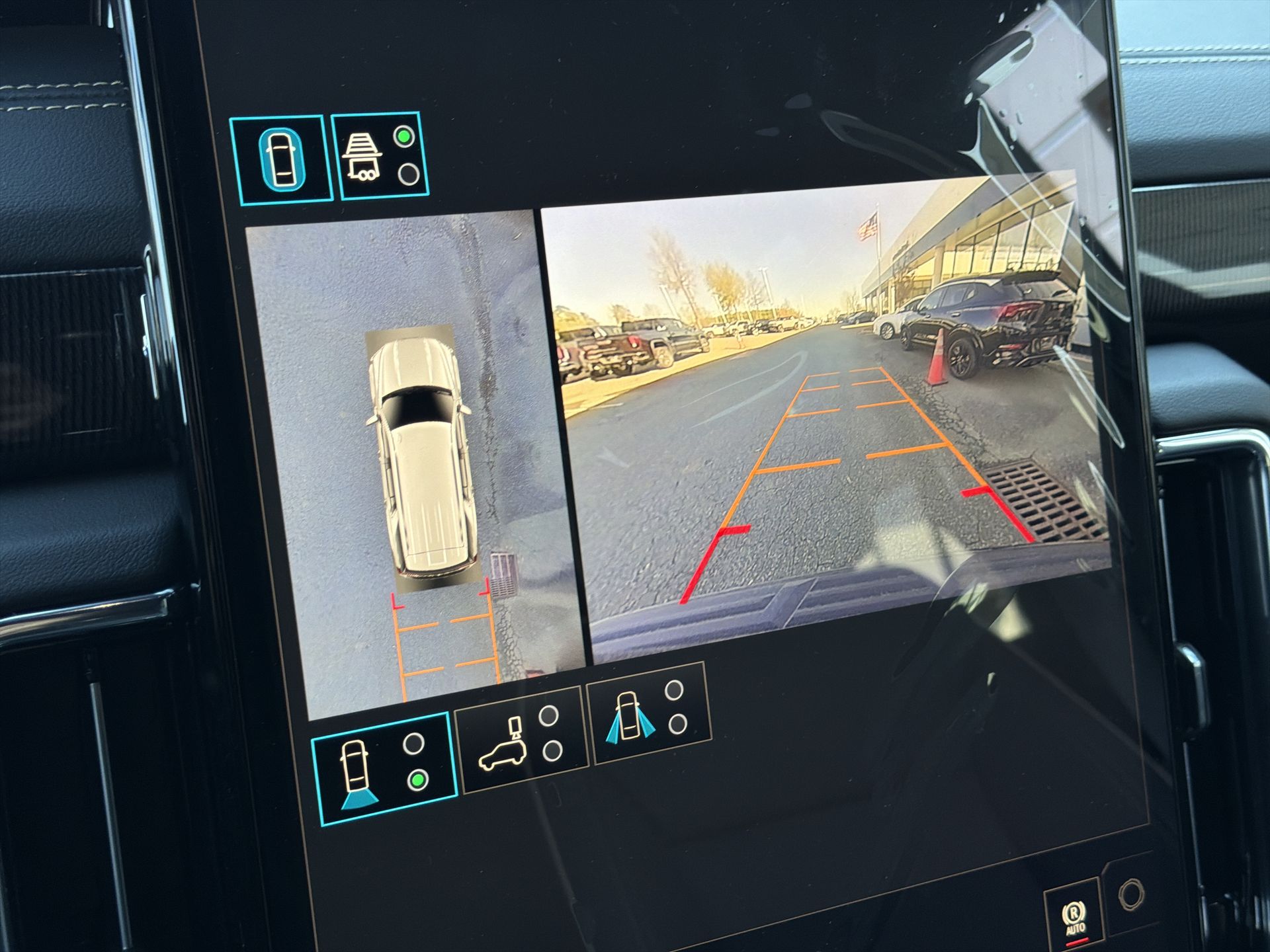This screenshot has width=1270, height=952.
Task: Open the cargo camera view option
Action: pyautogui.click(x=521, y=739)
